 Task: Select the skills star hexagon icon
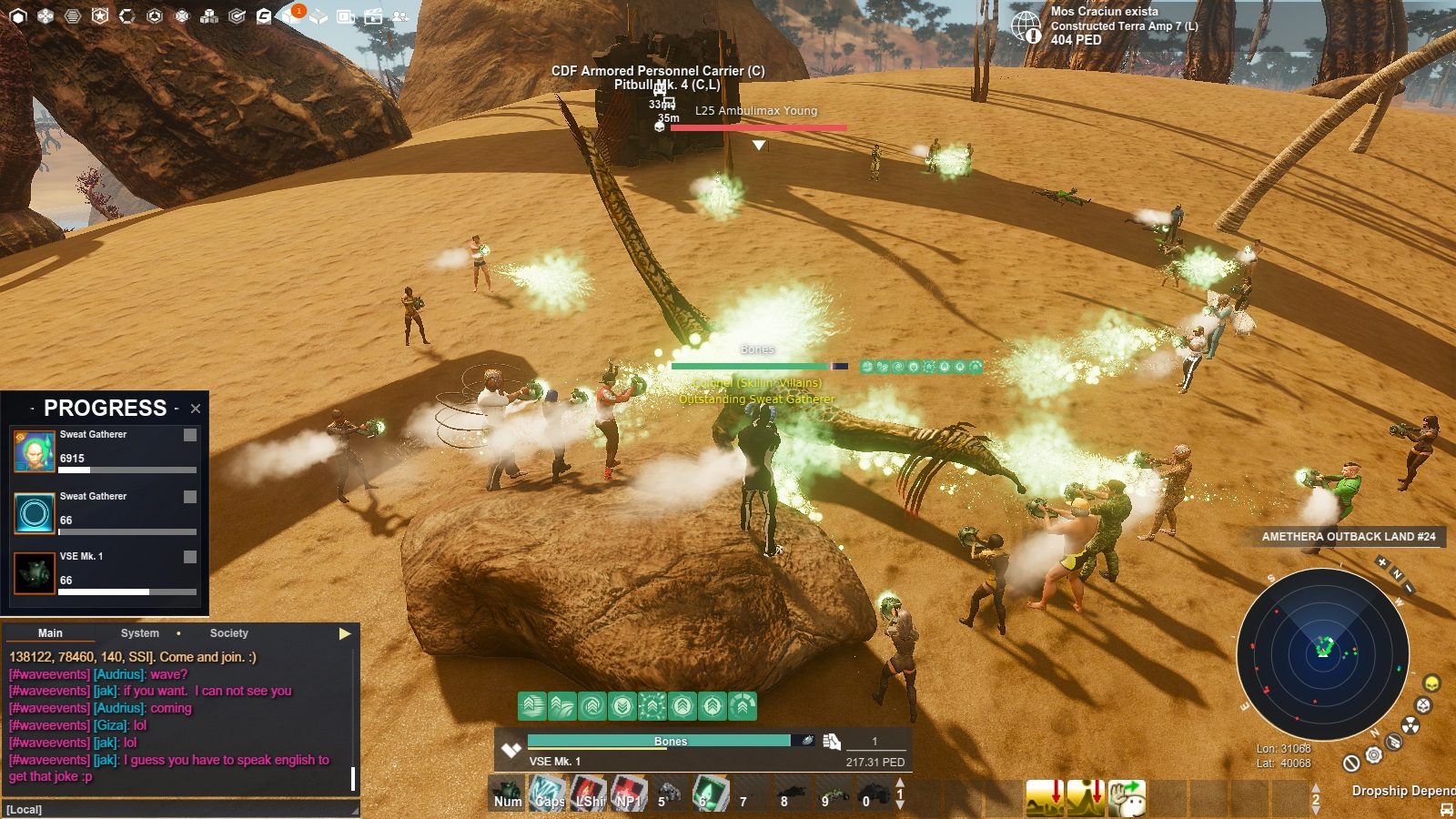[100, 15]
